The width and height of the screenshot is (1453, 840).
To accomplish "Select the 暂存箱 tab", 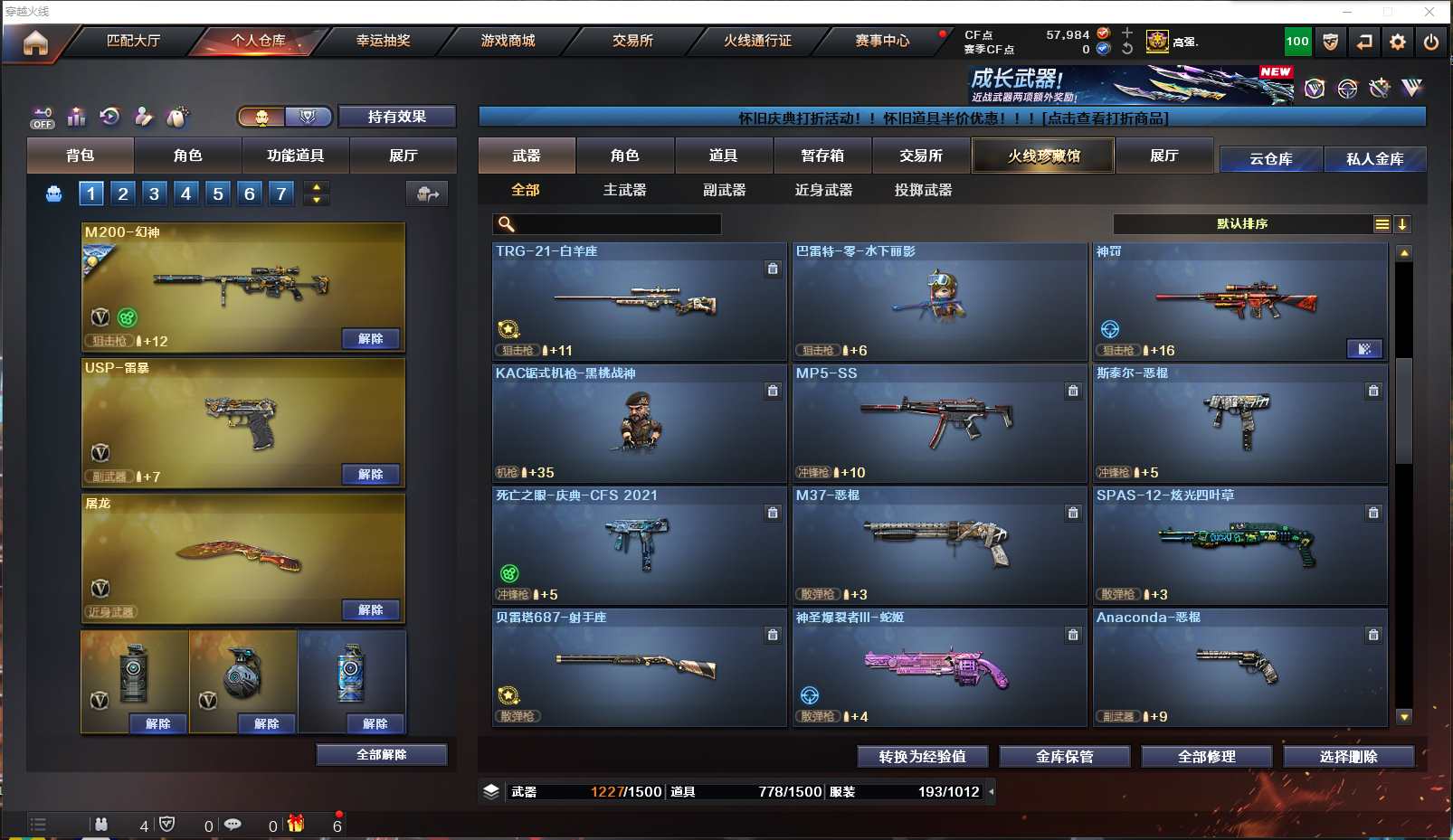I will tap(821, 156).
